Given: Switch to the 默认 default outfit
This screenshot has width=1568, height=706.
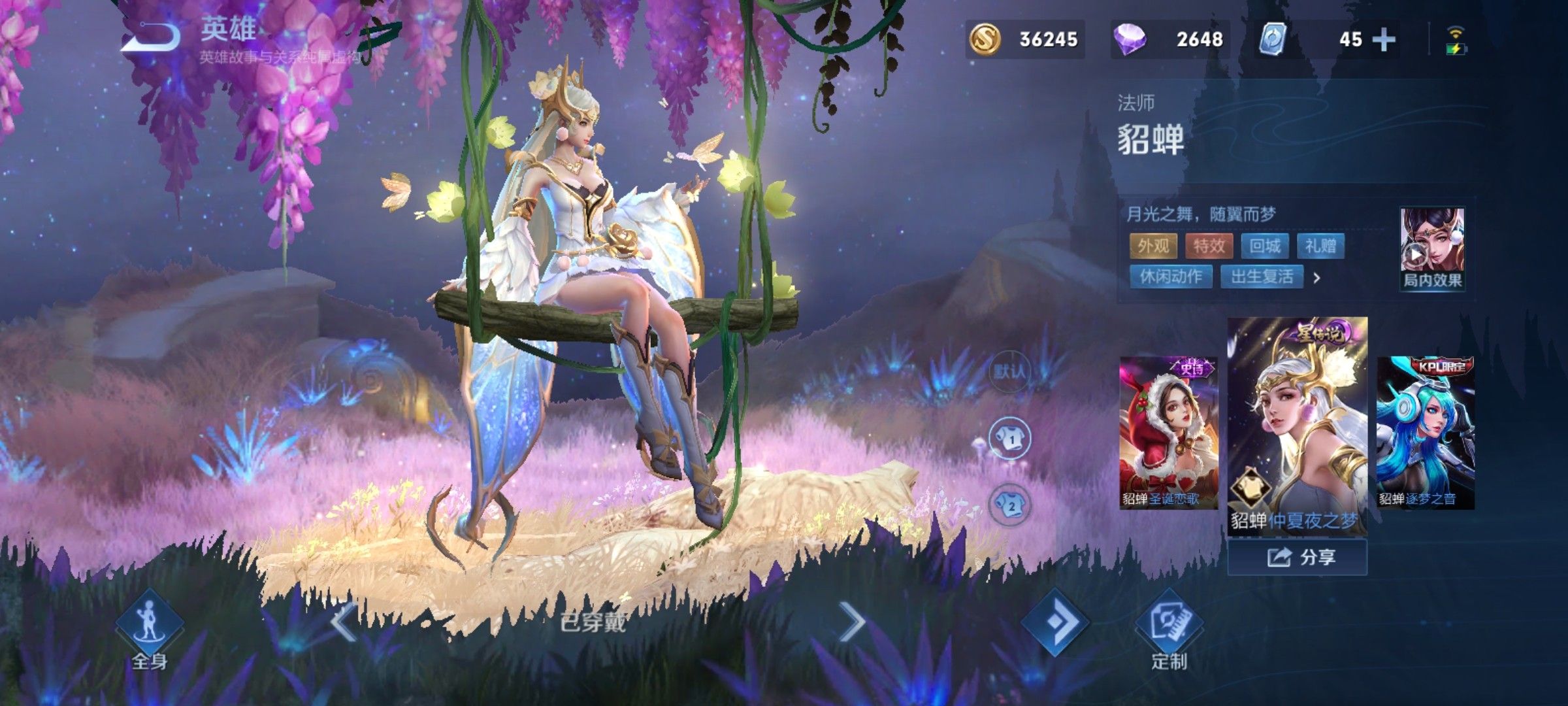Looking at the screenshot, I should click(1010, 372).
